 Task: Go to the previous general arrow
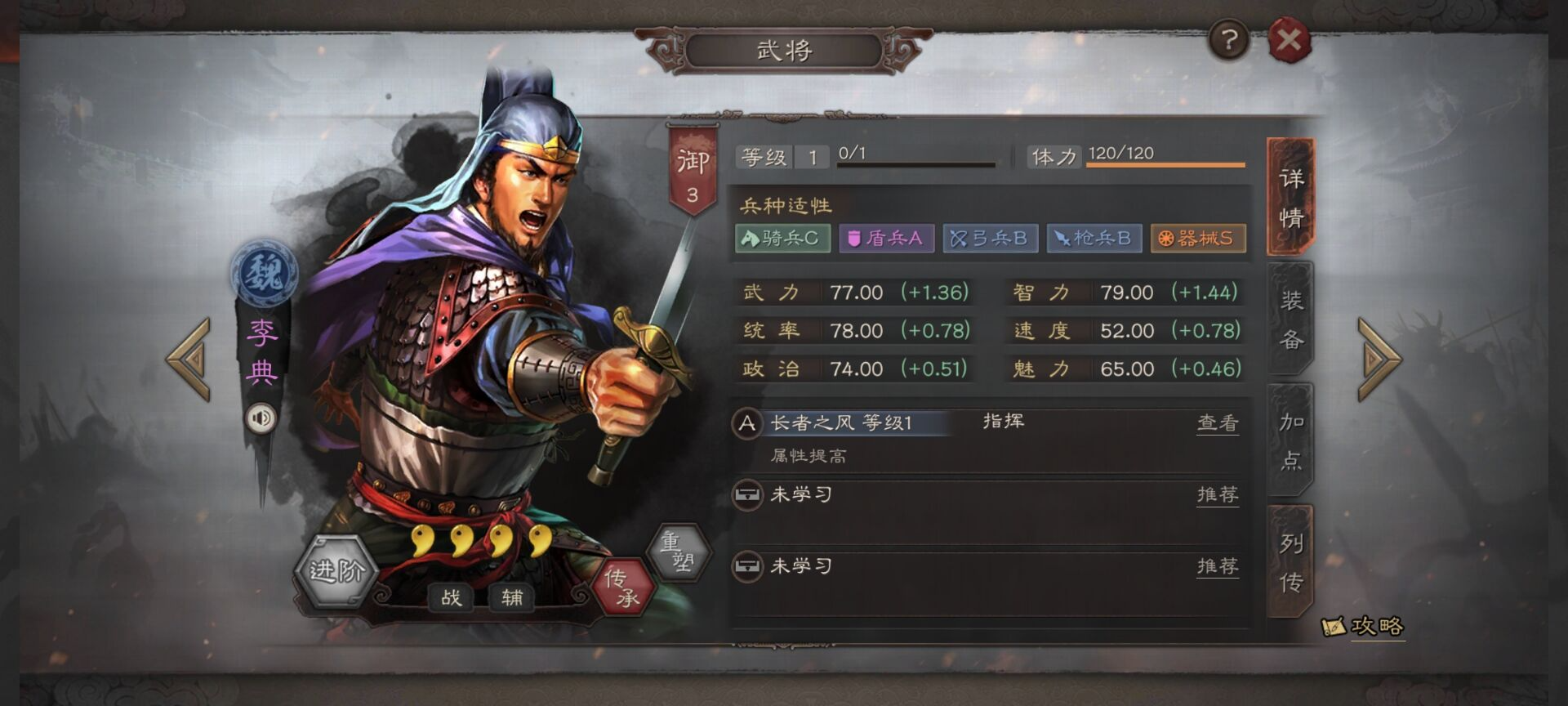(189, 359)
